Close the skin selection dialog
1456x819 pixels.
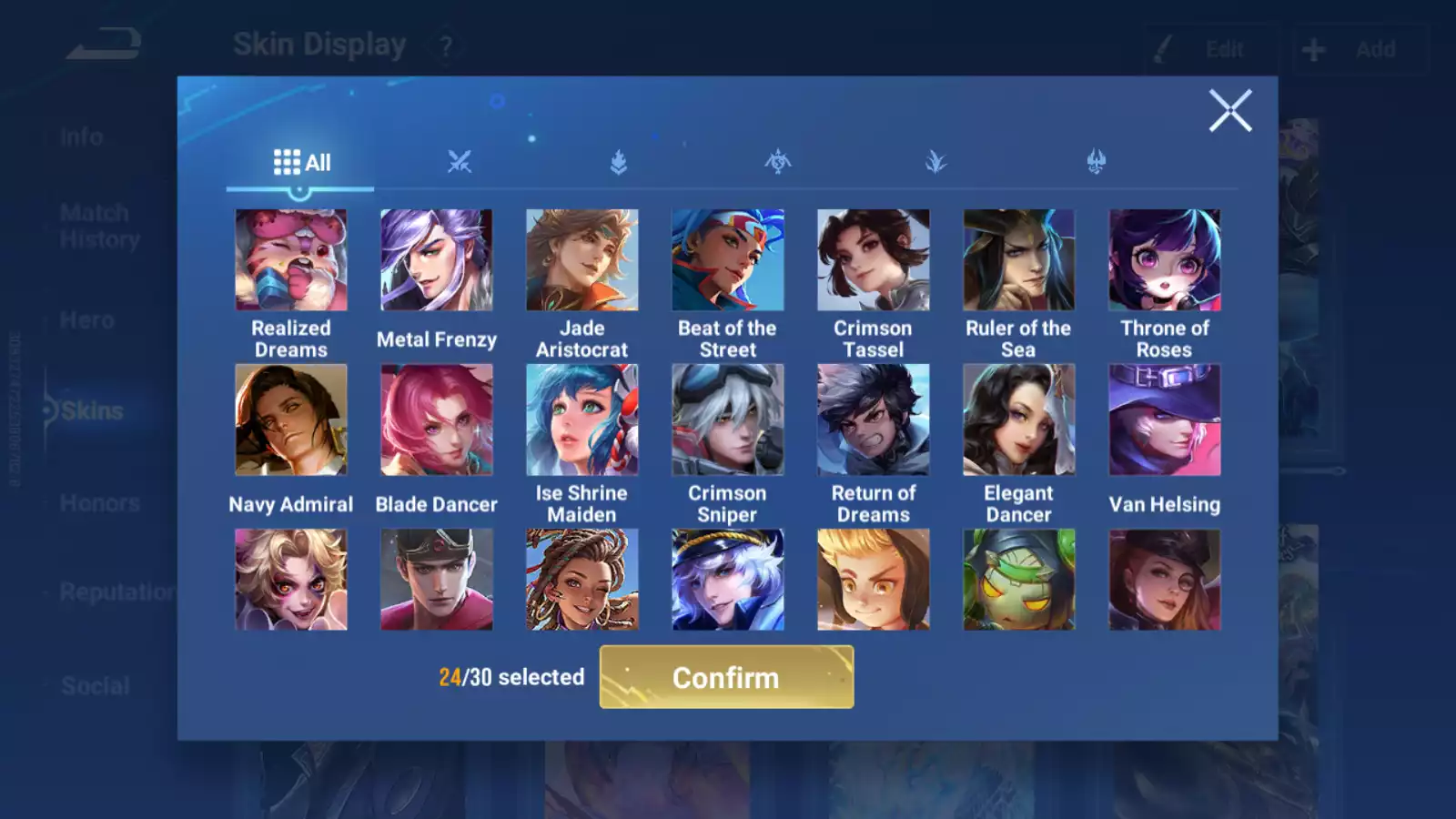click(1229, 111)
